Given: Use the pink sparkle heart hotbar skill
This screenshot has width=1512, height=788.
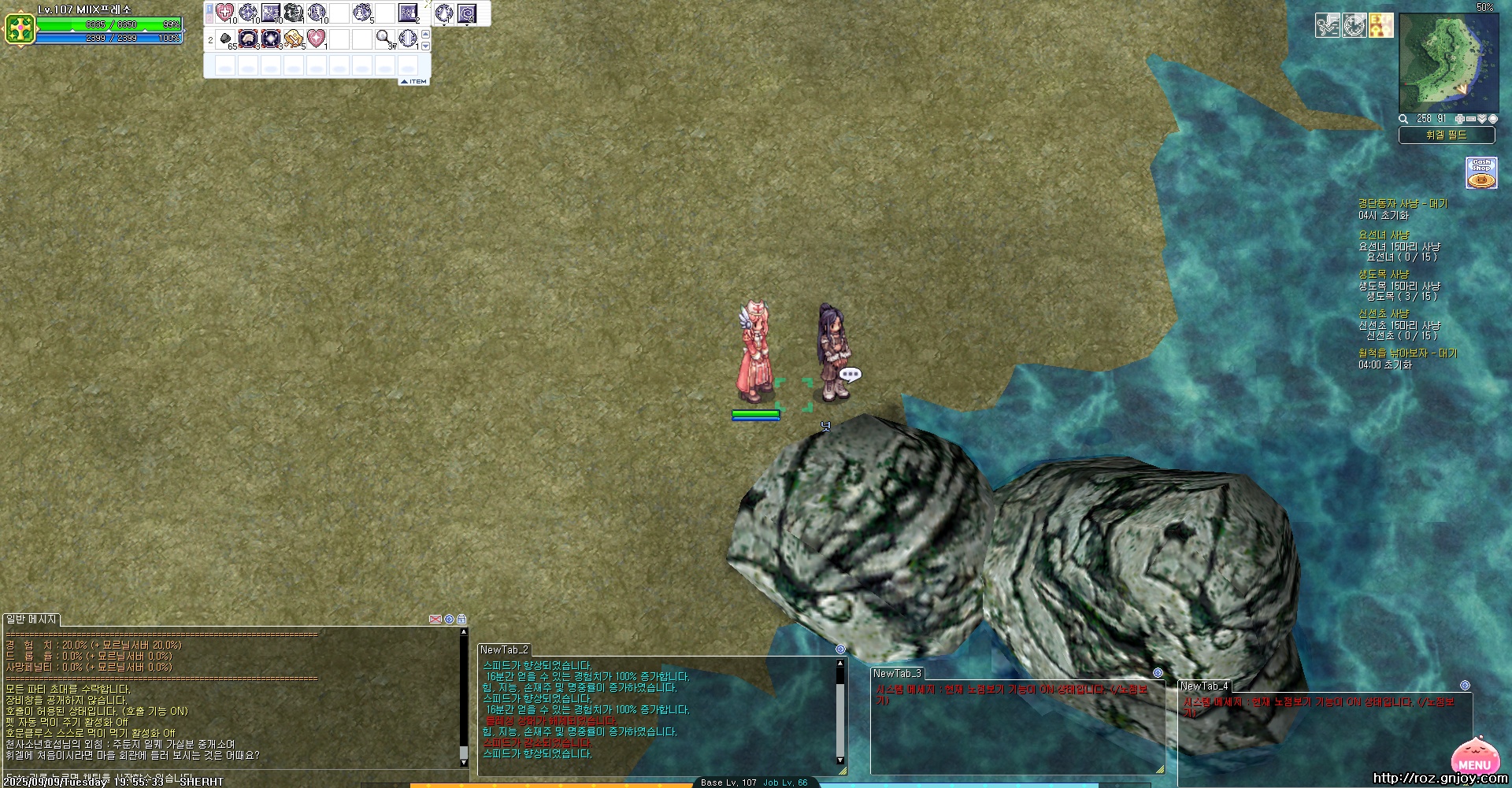Looking at the screenshot, I should click(316, 38).
